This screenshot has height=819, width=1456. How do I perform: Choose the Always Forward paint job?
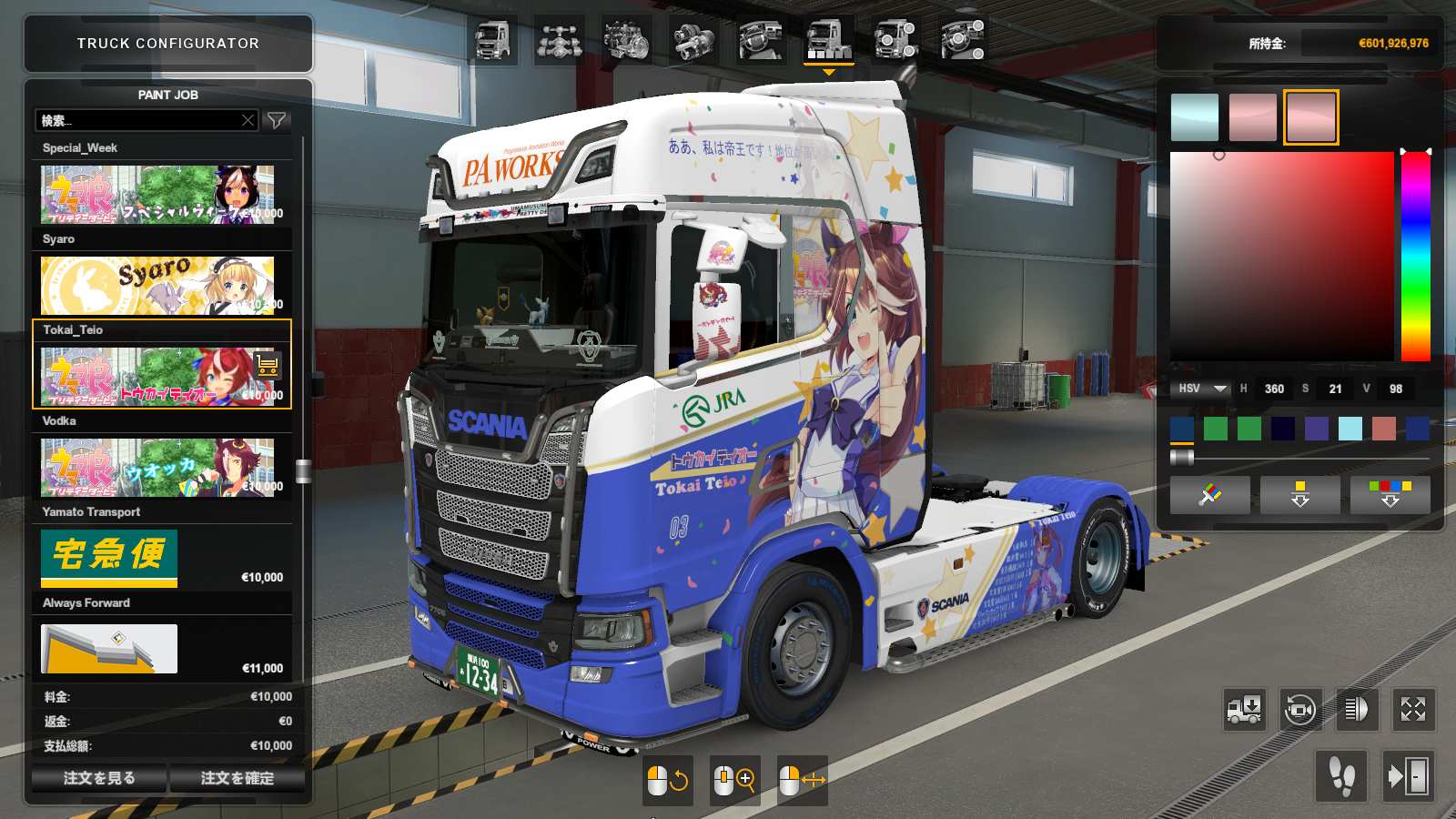pos(109,648)
